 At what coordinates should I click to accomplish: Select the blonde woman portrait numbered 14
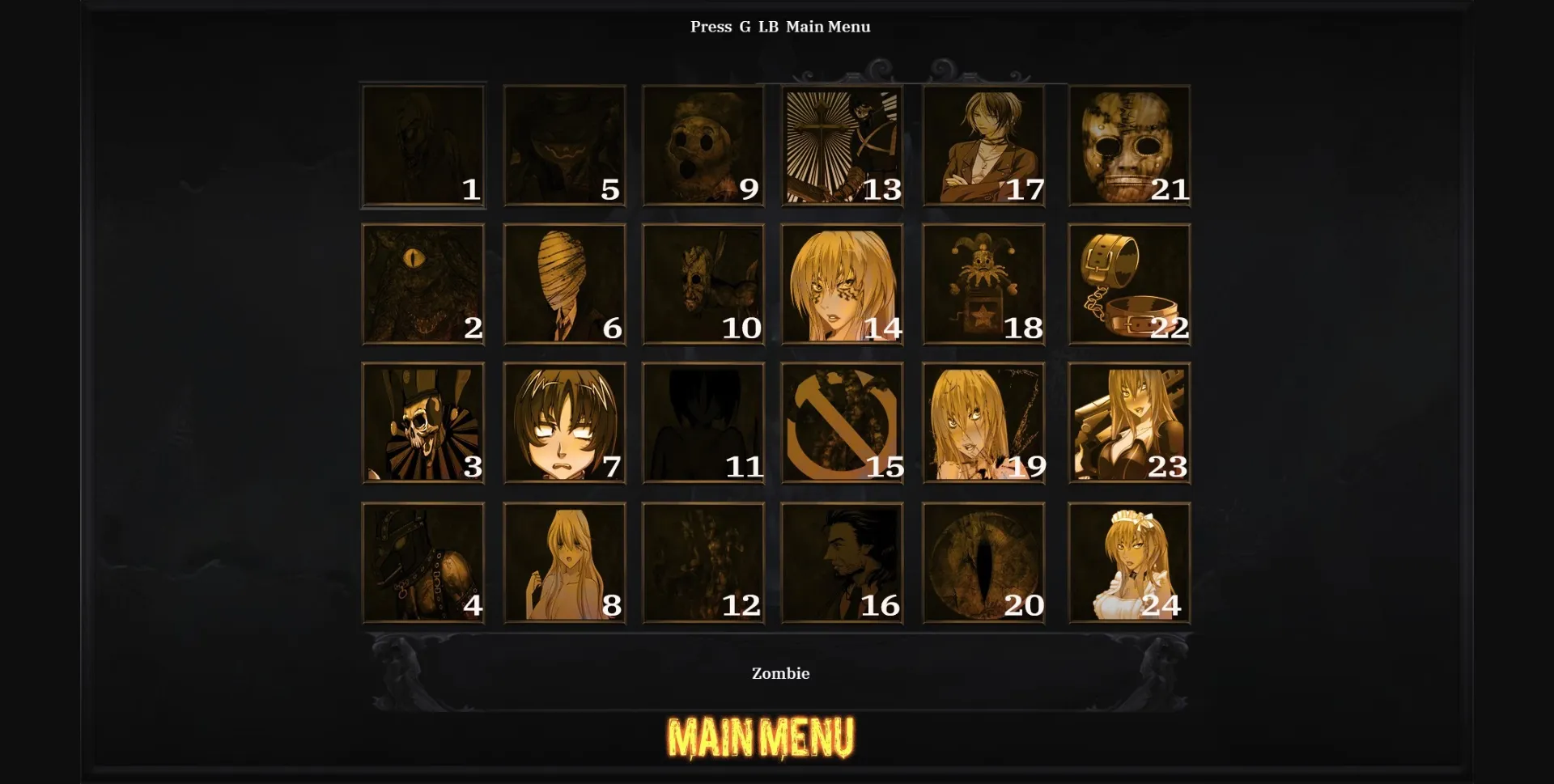click(x=843, y=285)
